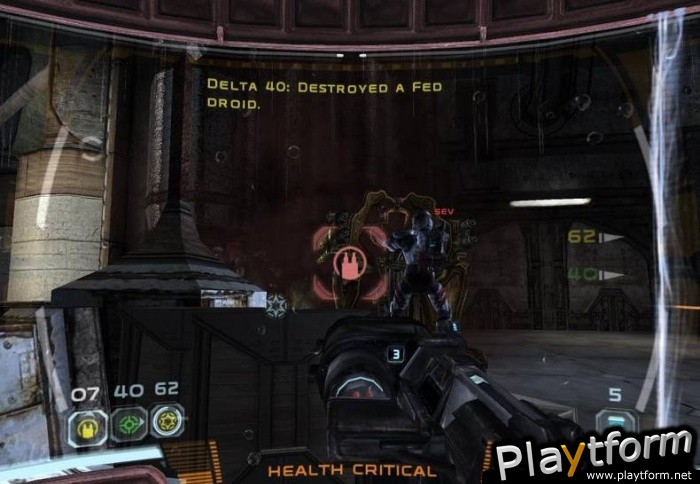Select the green crosshair squad member icon
Screen dimensions: 700x484
coord(127,424)
